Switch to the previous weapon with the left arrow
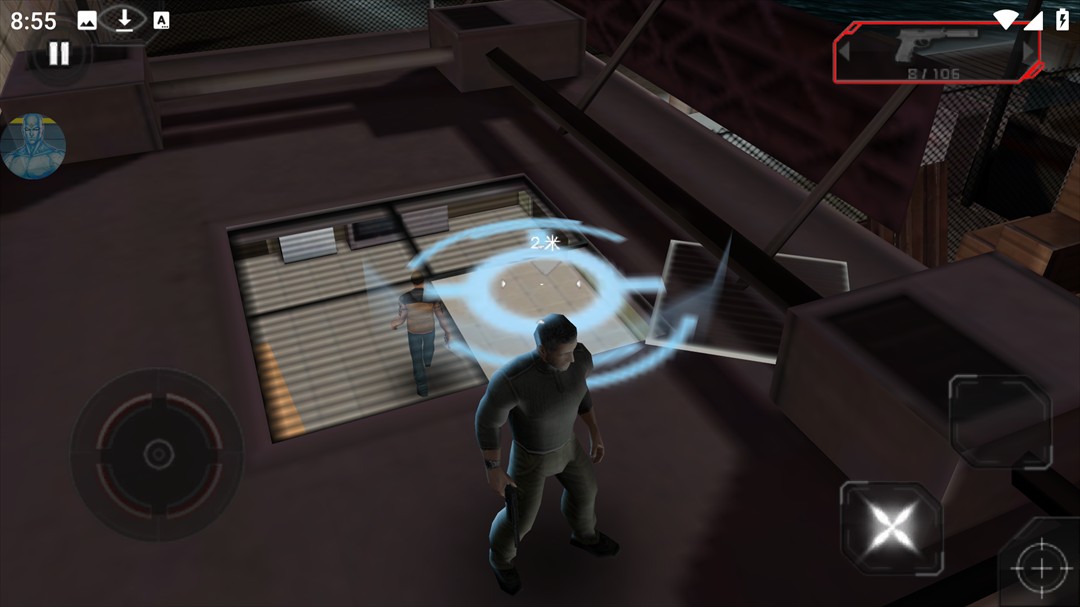Screen dimensions: 1080x607 845,49
